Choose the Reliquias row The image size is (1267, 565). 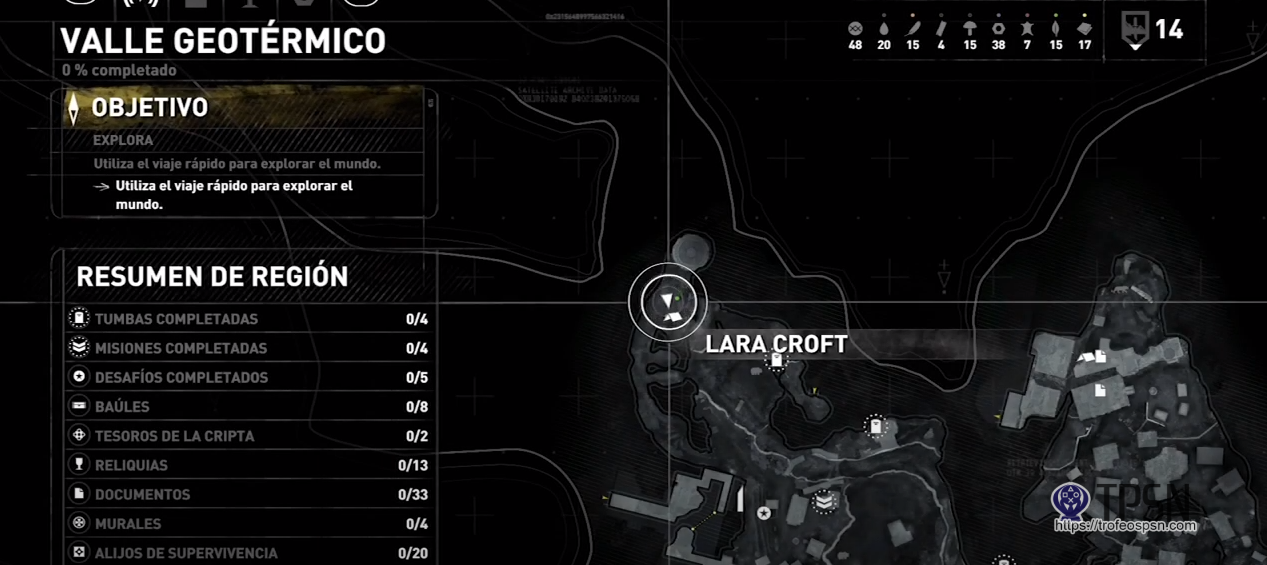coord(248,465)
